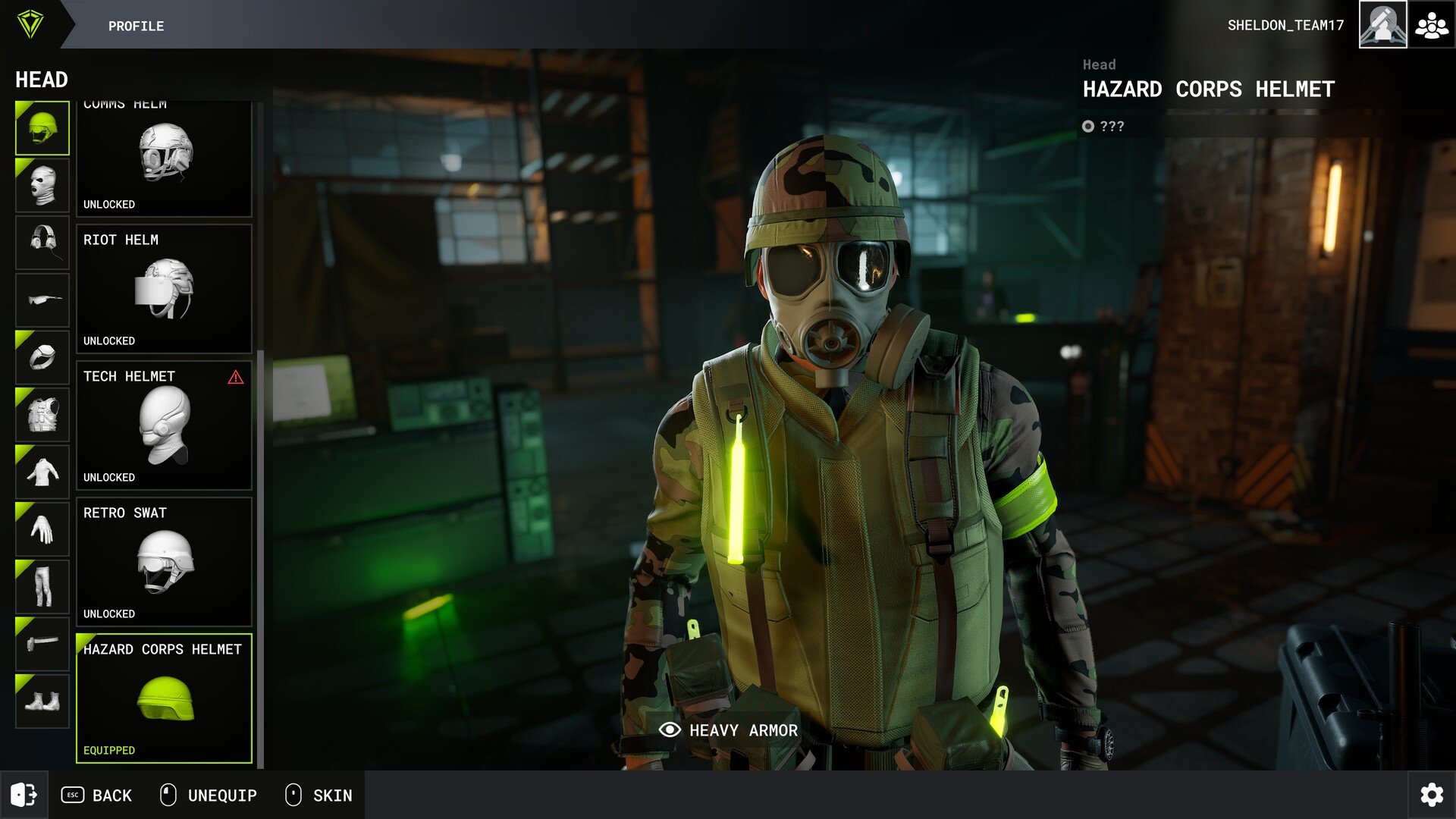This screenshot has height=819, width=1456.
Task: Select the Comms Helm card
Action: pos(164,158)
